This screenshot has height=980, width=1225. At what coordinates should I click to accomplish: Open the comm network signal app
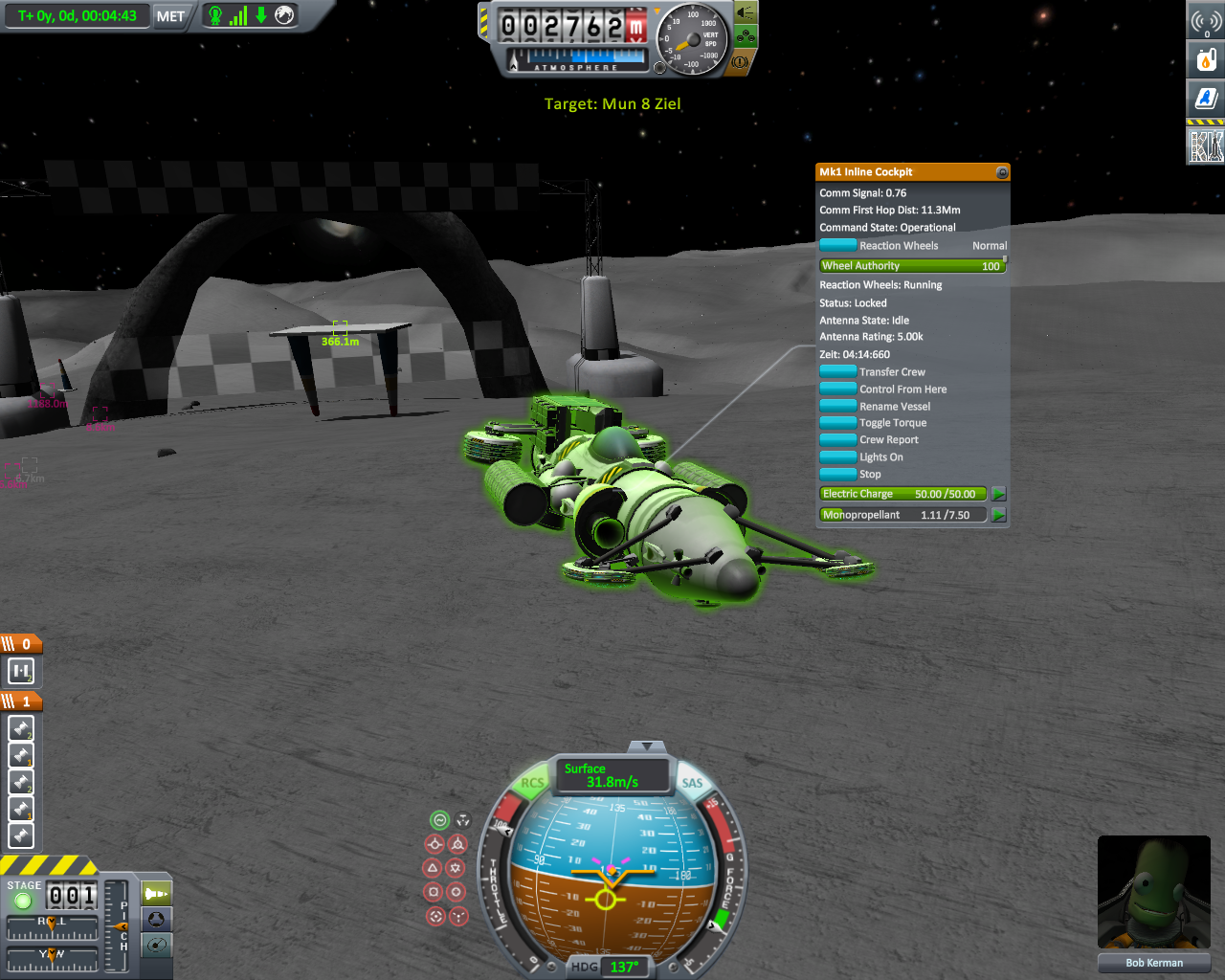pyautogui.click(x=1206, y=21)
